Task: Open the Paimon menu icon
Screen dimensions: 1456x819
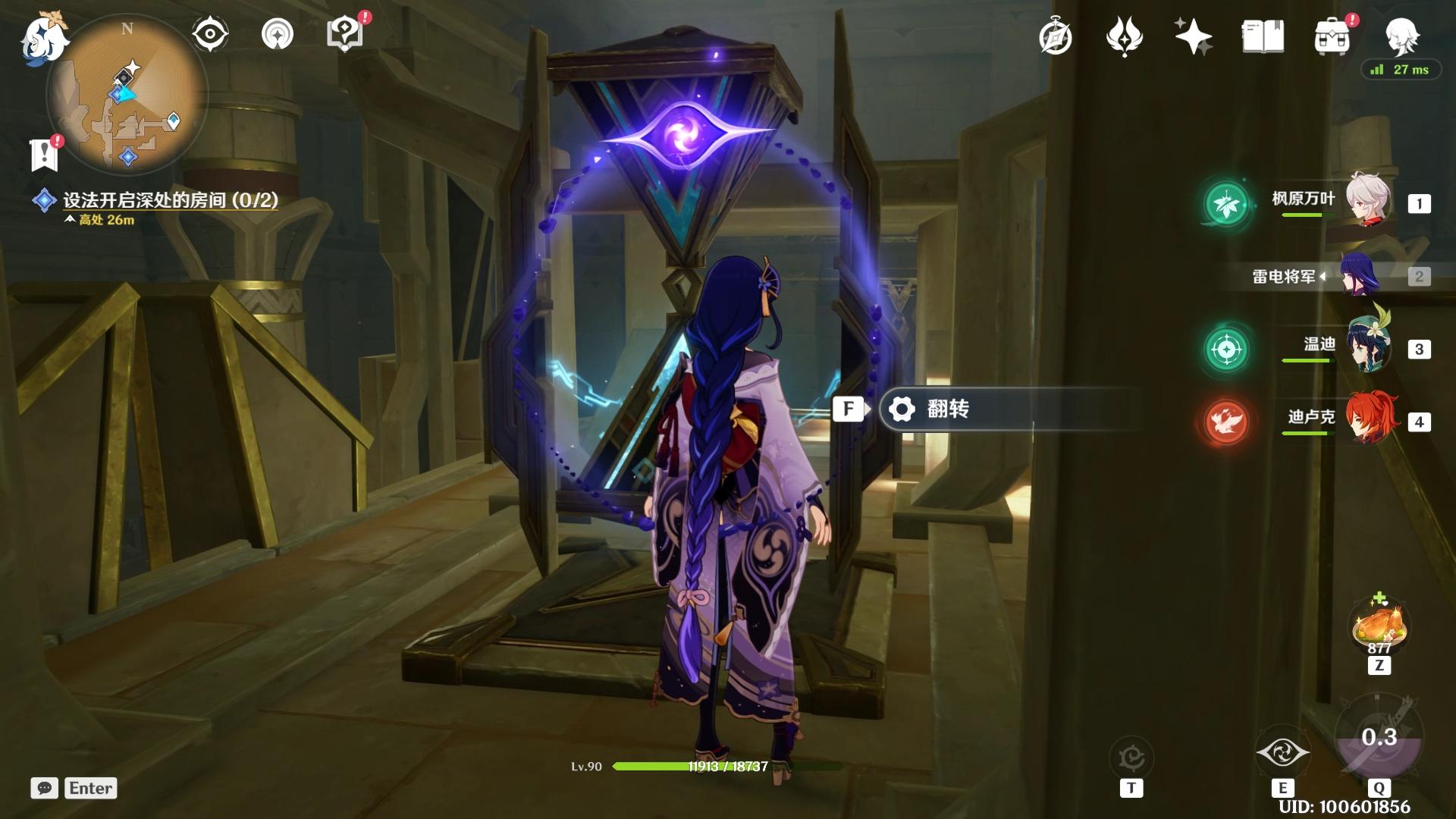Action: tap(42, 36)
